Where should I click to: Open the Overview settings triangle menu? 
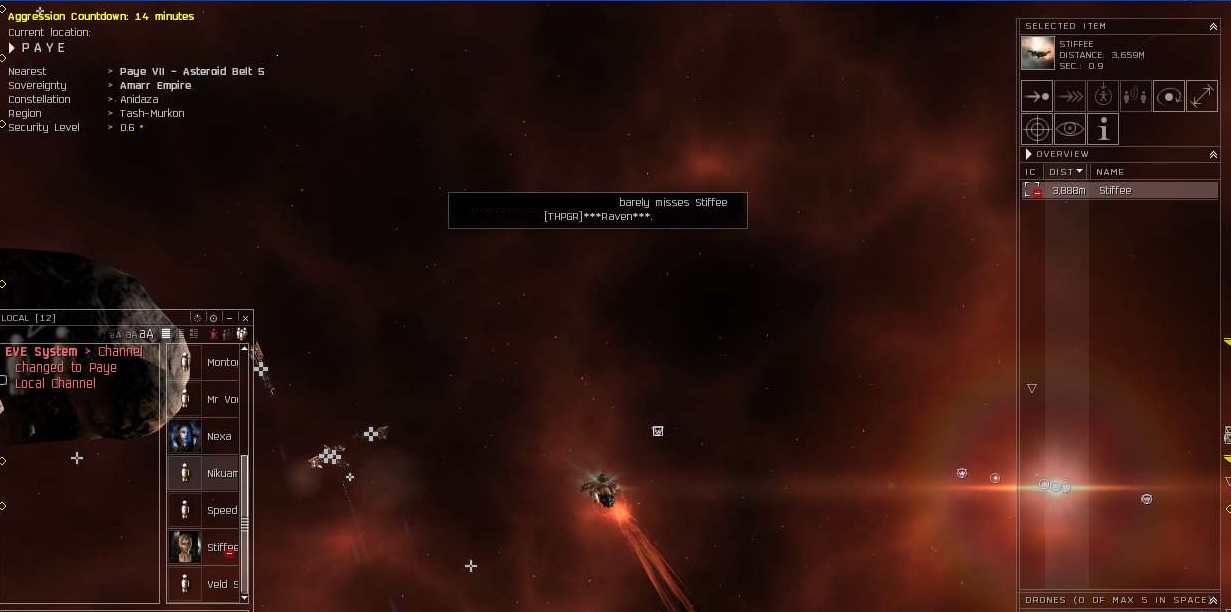pyautogui.click(x=1027, y=155)
